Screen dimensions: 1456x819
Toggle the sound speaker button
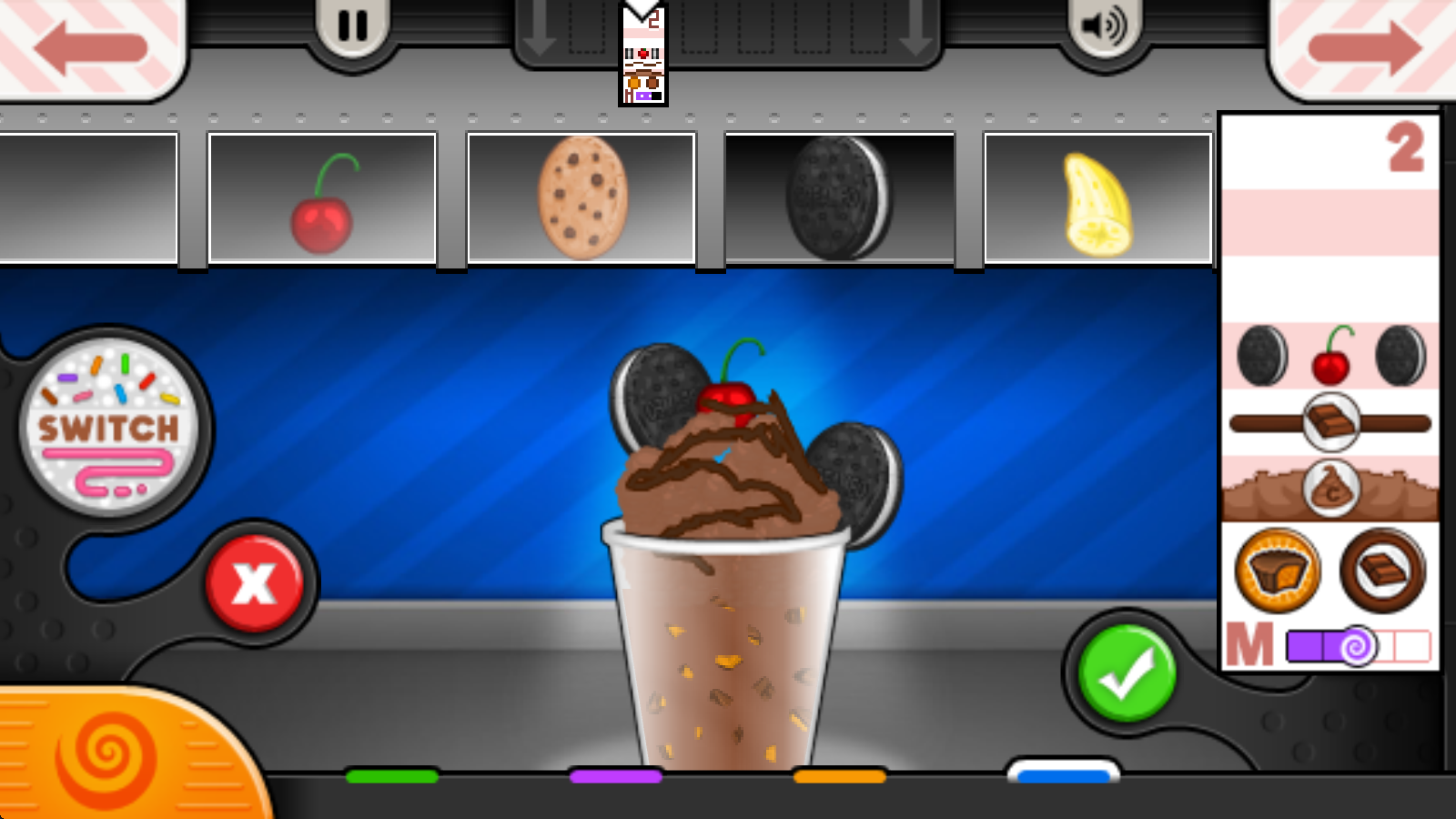click(x=1103, y=27)
